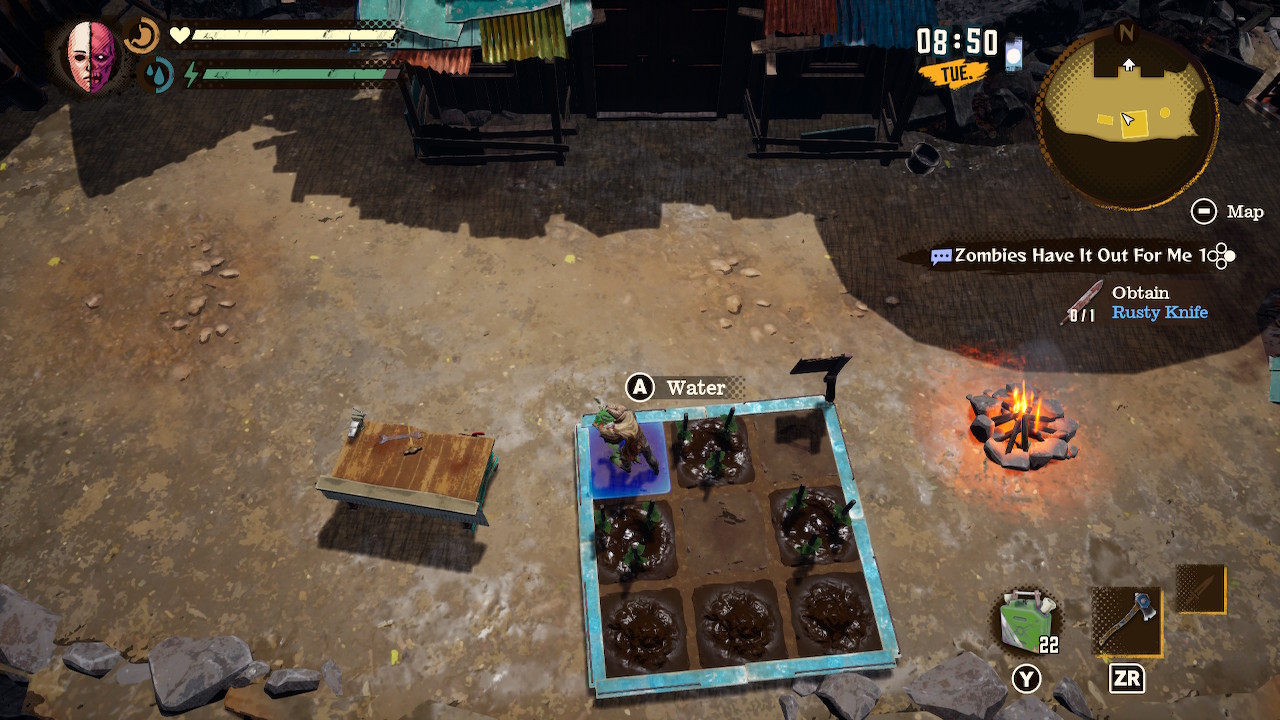This screenshot has height=720, width=1280.
Task: Switch to the secondary knife weapon slot
Action: [1200, 589]
